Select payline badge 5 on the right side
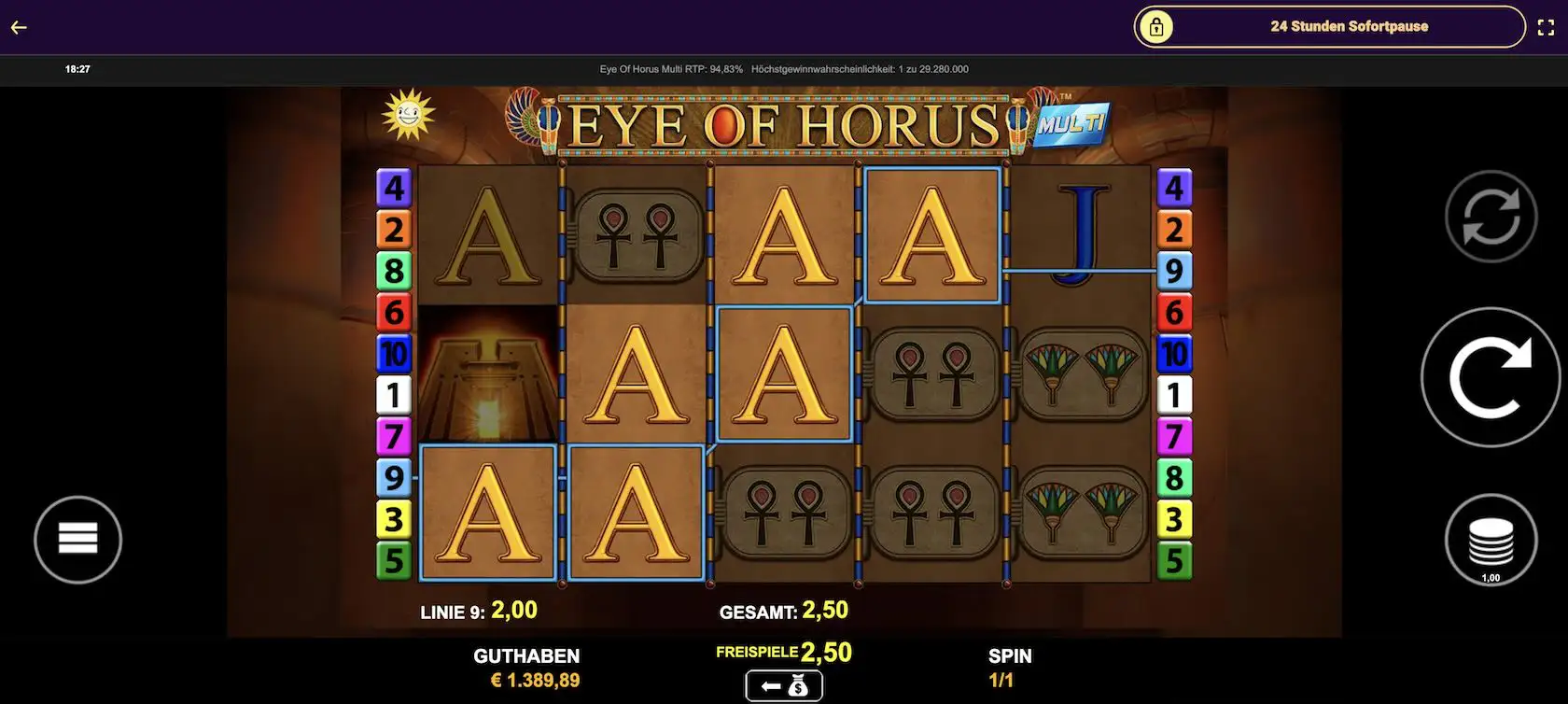This screenshot has height=704, width=1568. click(1173, 559)
